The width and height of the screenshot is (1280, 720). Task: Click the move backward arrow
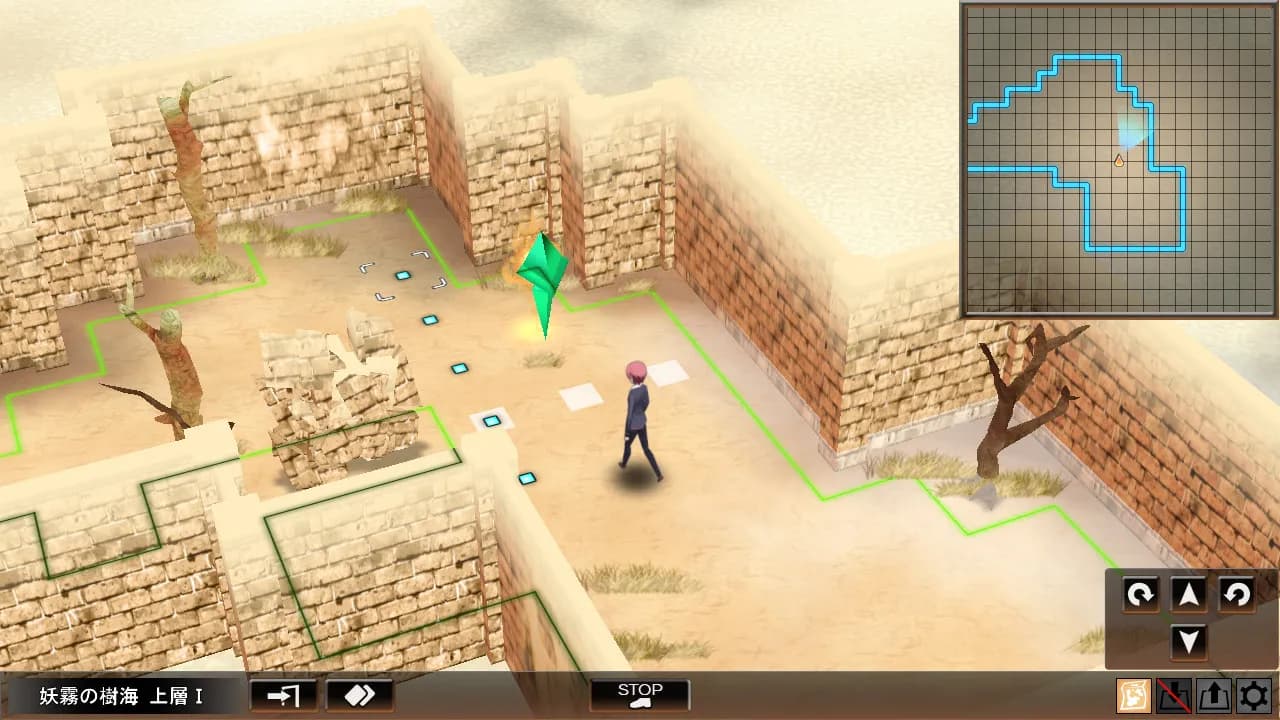pos(1187,640)
